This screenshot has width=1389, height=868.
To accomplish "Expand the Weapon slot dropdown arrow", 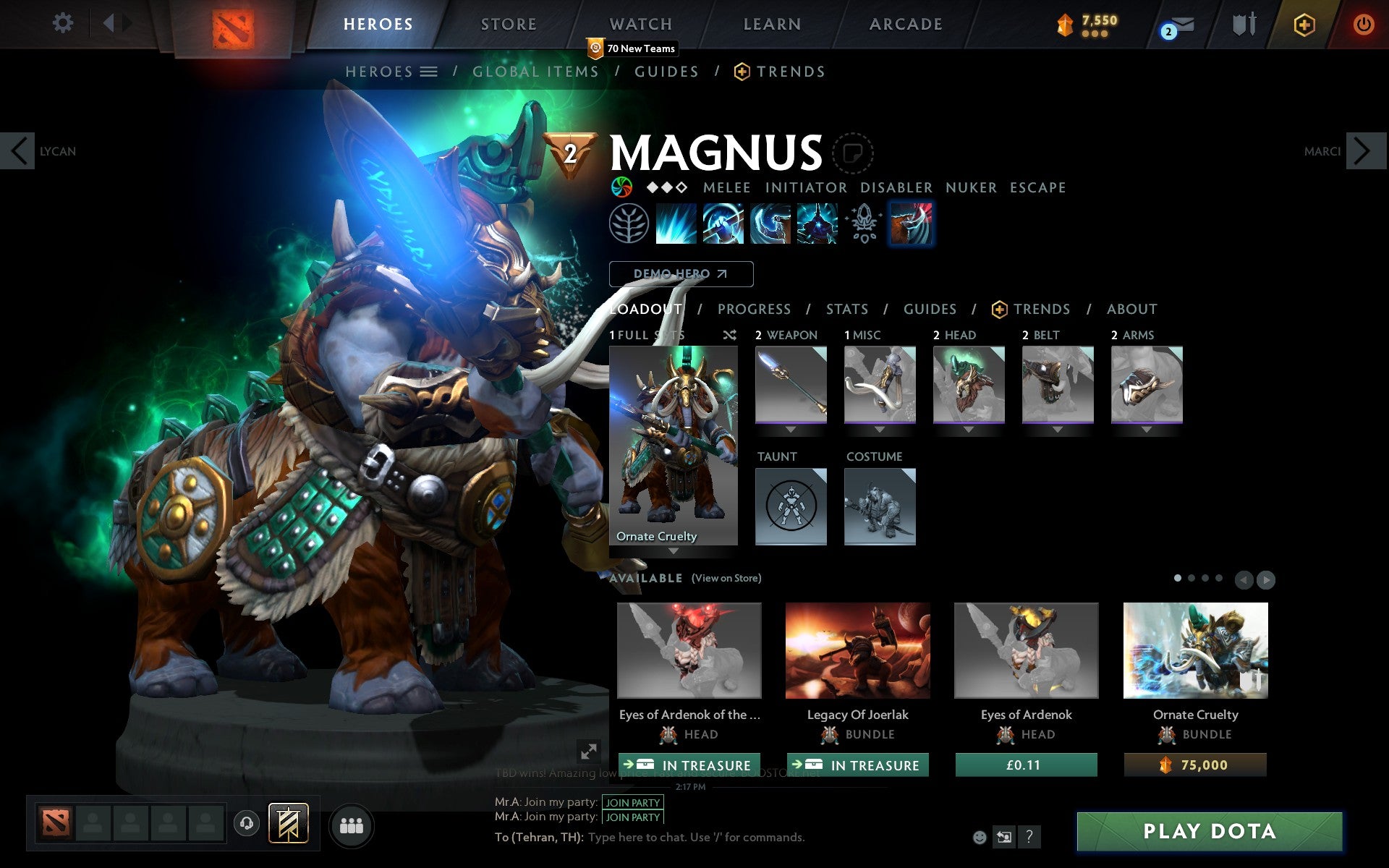I will tap(790, 428).
